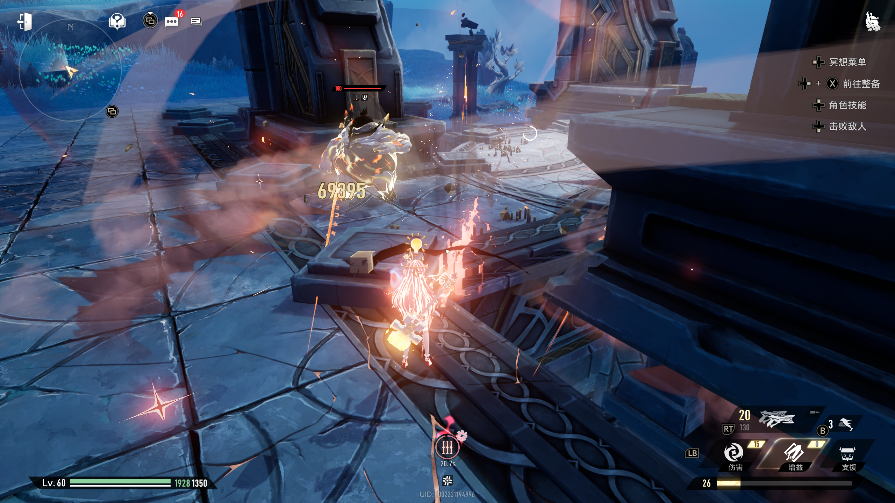Open the question-mark guide book icon

pos(117,21)
